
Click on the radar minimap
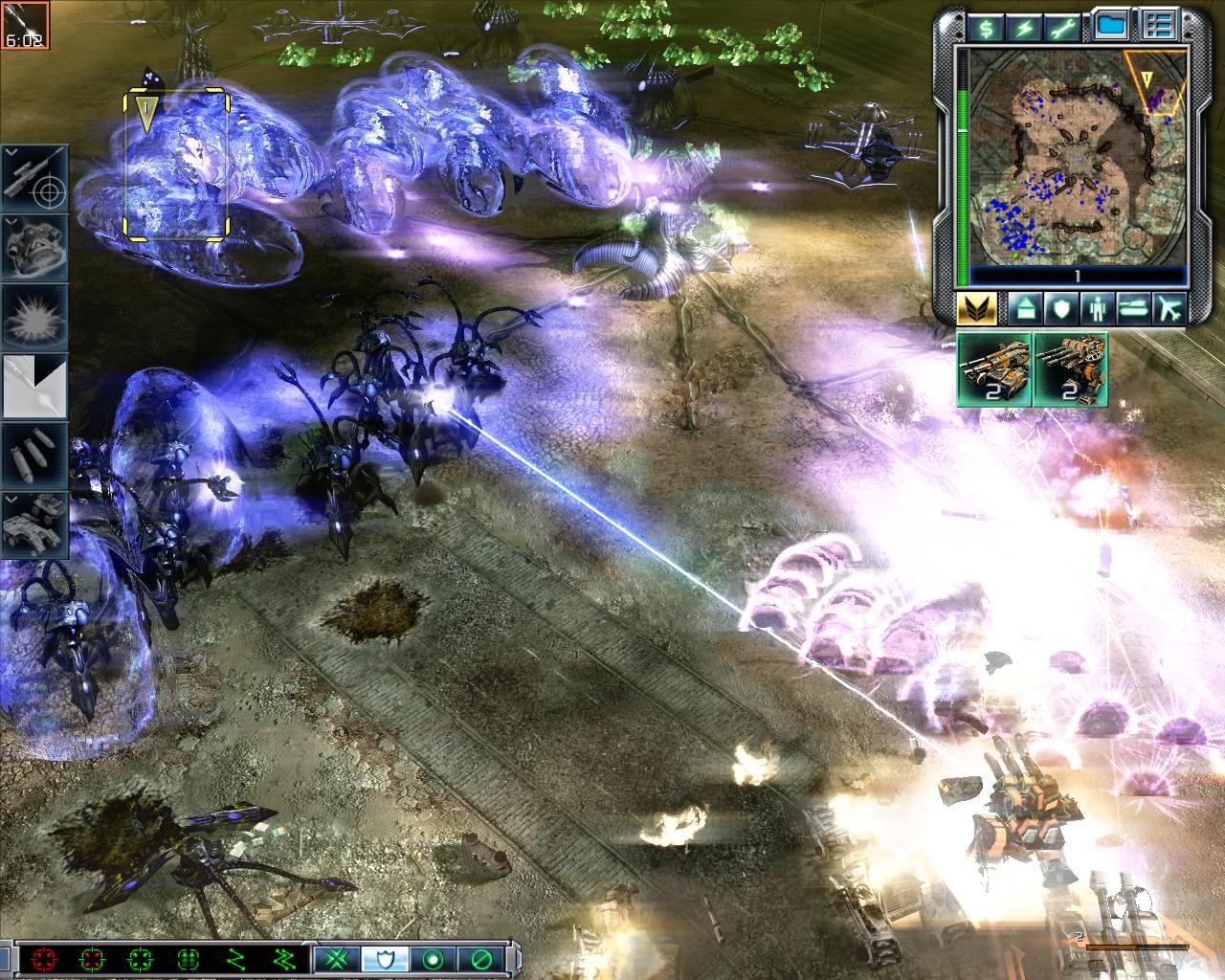[x=1078, y=157]
